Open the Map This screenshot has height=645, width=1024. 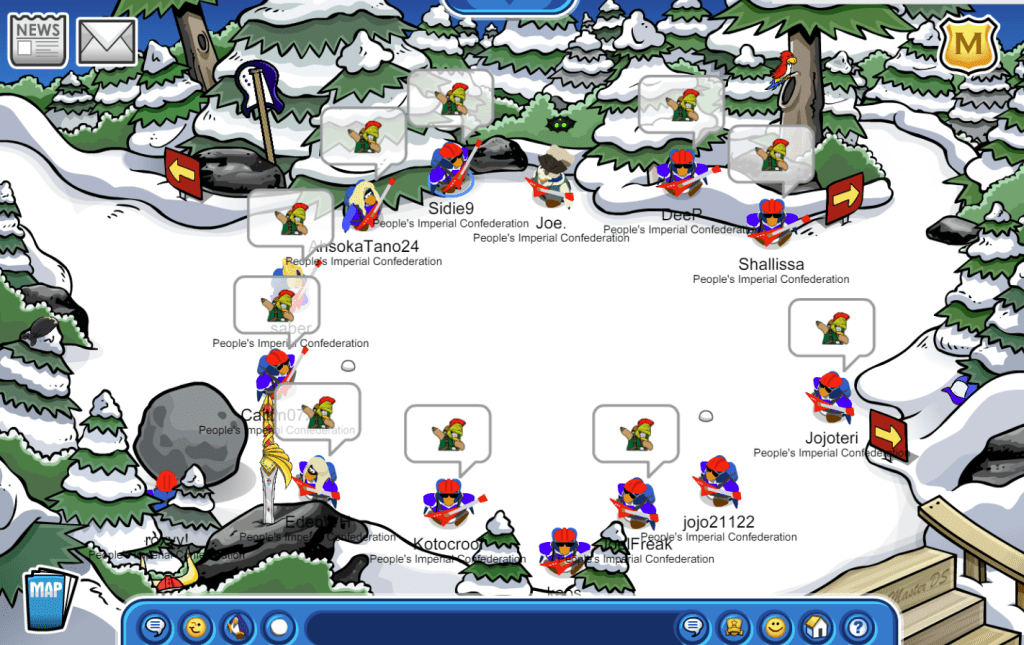click(x=46, y=599)
